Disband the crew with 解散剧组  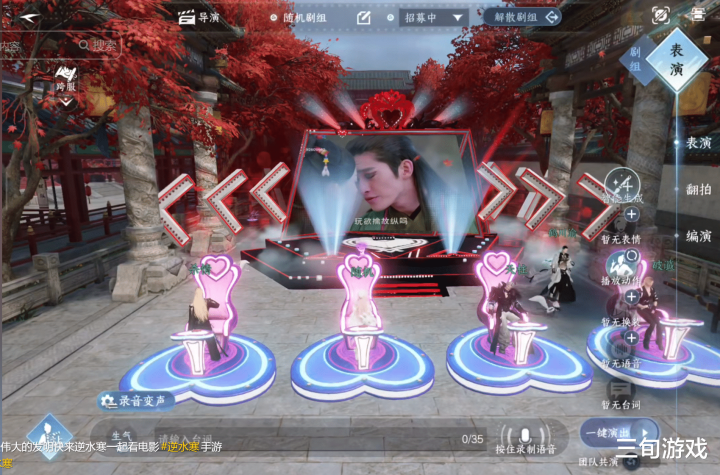(522, 17)
